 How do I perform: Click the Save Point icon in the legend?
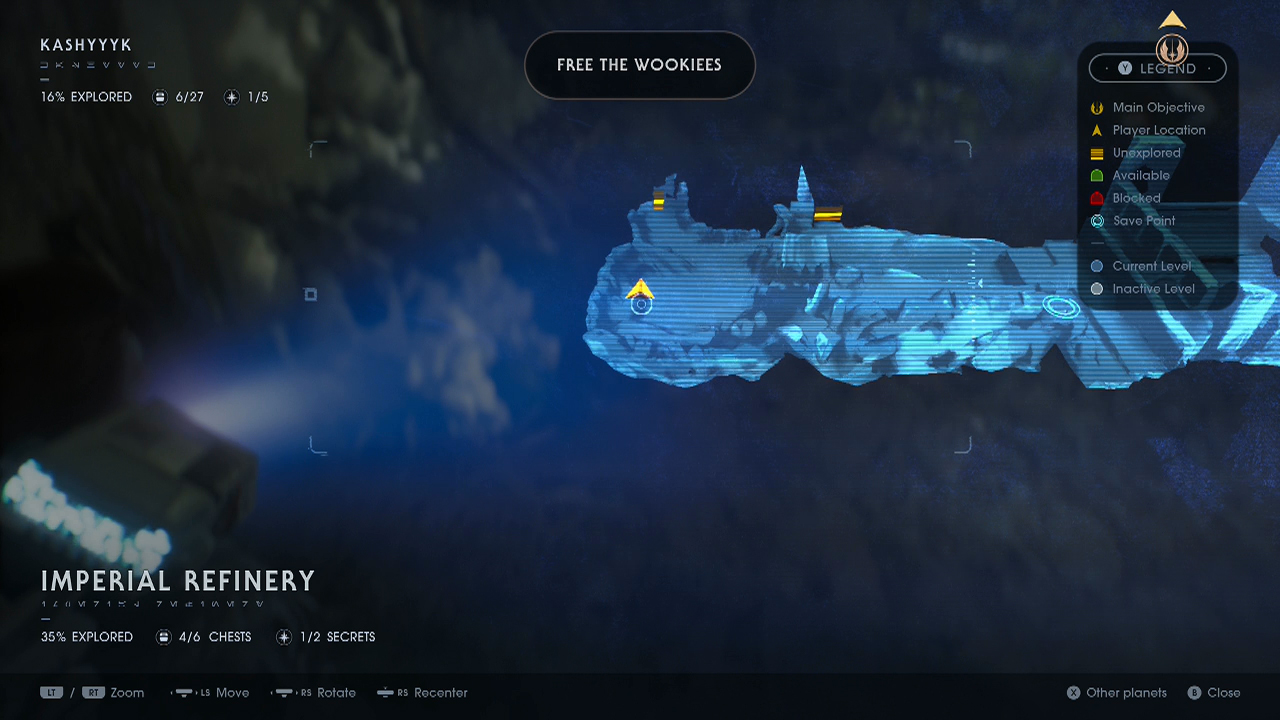tap(1096, 221)
